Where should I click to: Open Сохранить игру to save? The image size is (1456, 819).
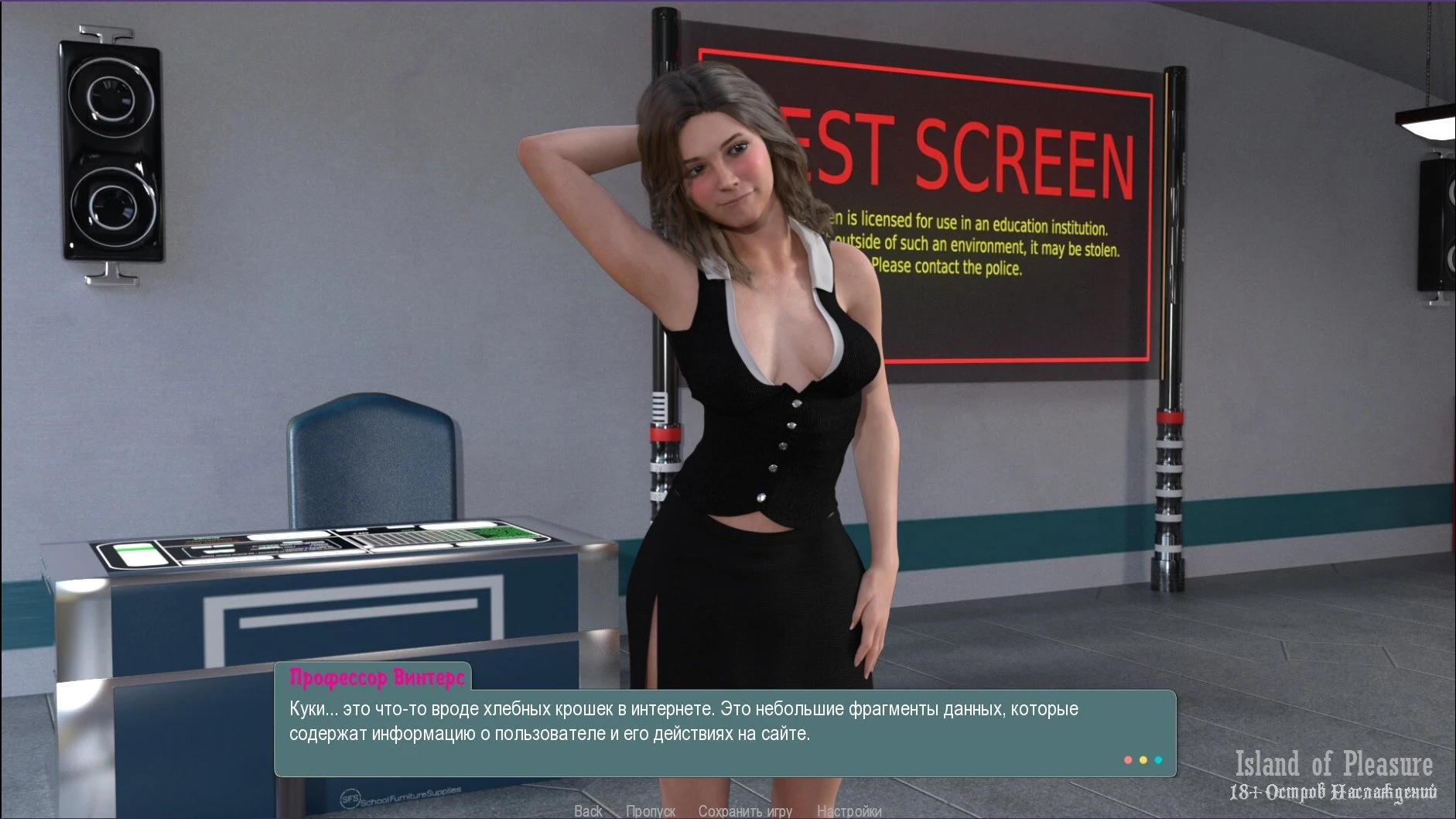pos(744,810)
